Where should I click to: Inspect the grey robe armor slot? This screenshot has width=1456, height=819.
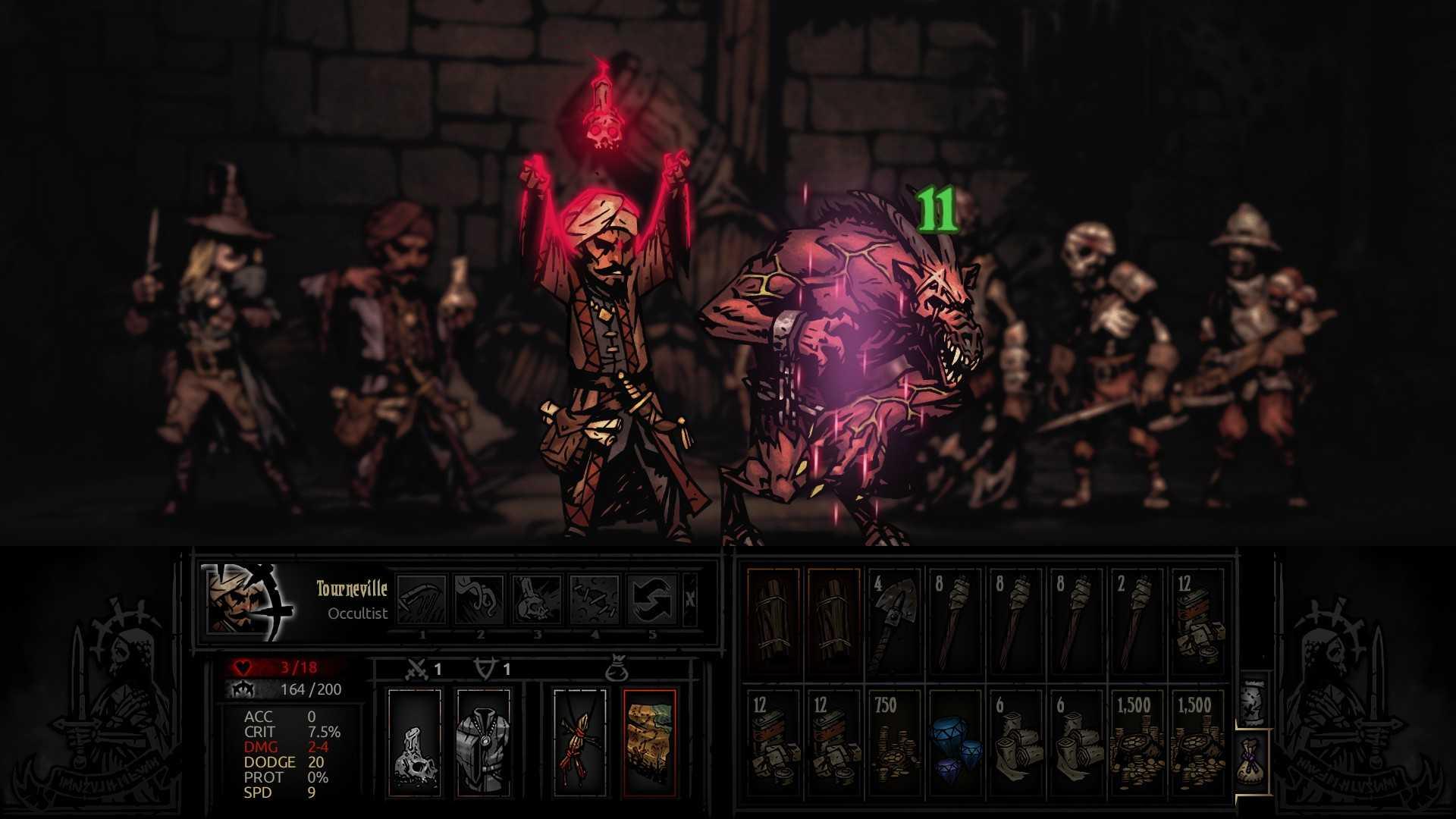point(483,742)
